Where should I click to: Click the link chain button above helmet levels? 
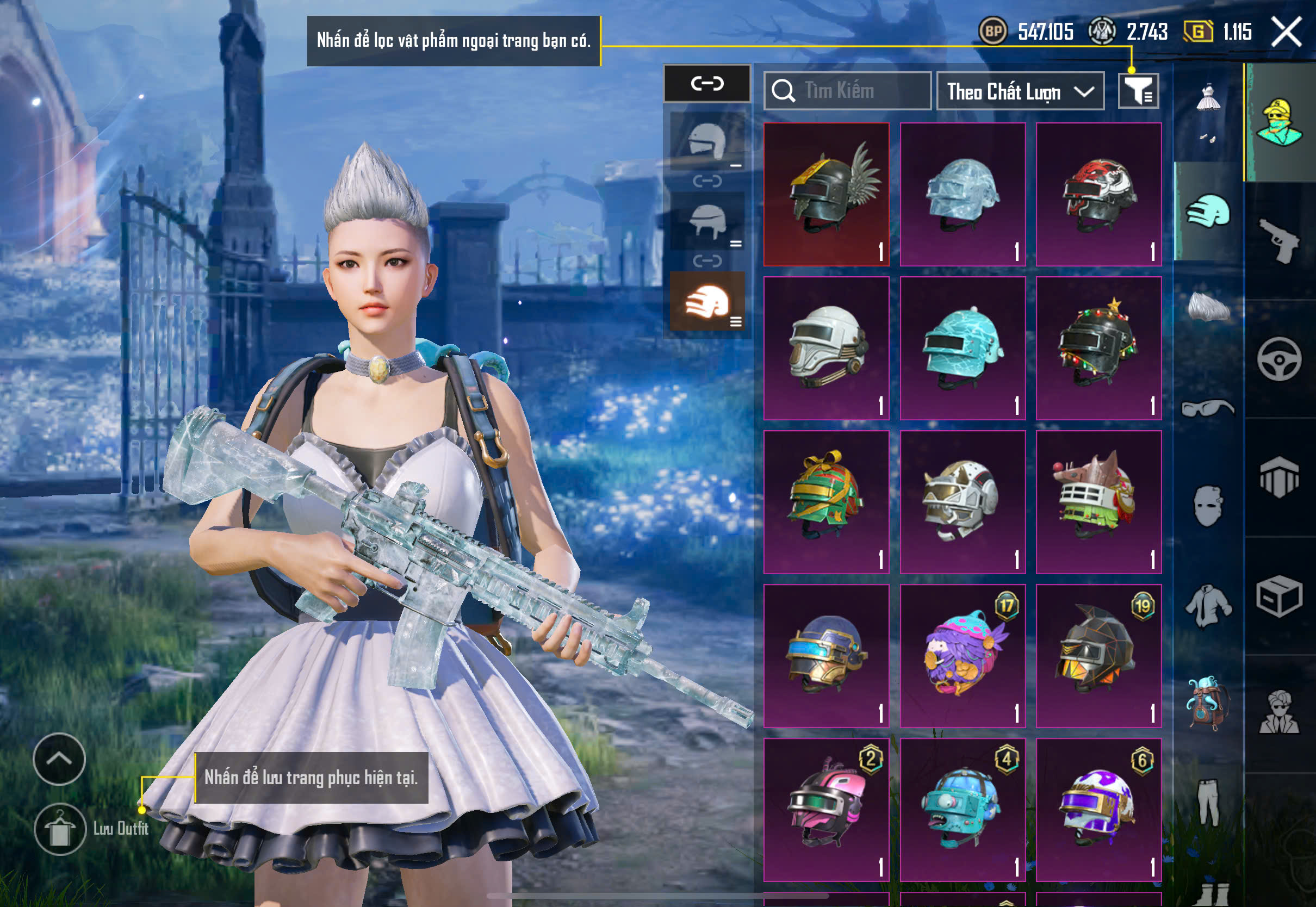pos(707,84)
